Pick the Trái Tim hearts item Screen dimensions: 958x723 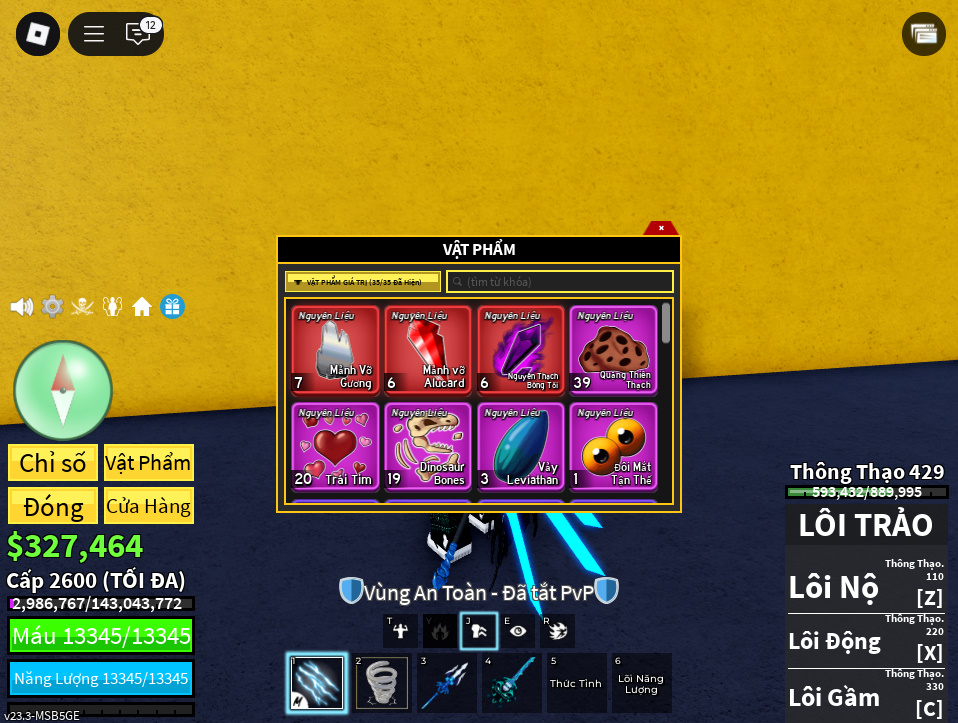click(336, 446)
